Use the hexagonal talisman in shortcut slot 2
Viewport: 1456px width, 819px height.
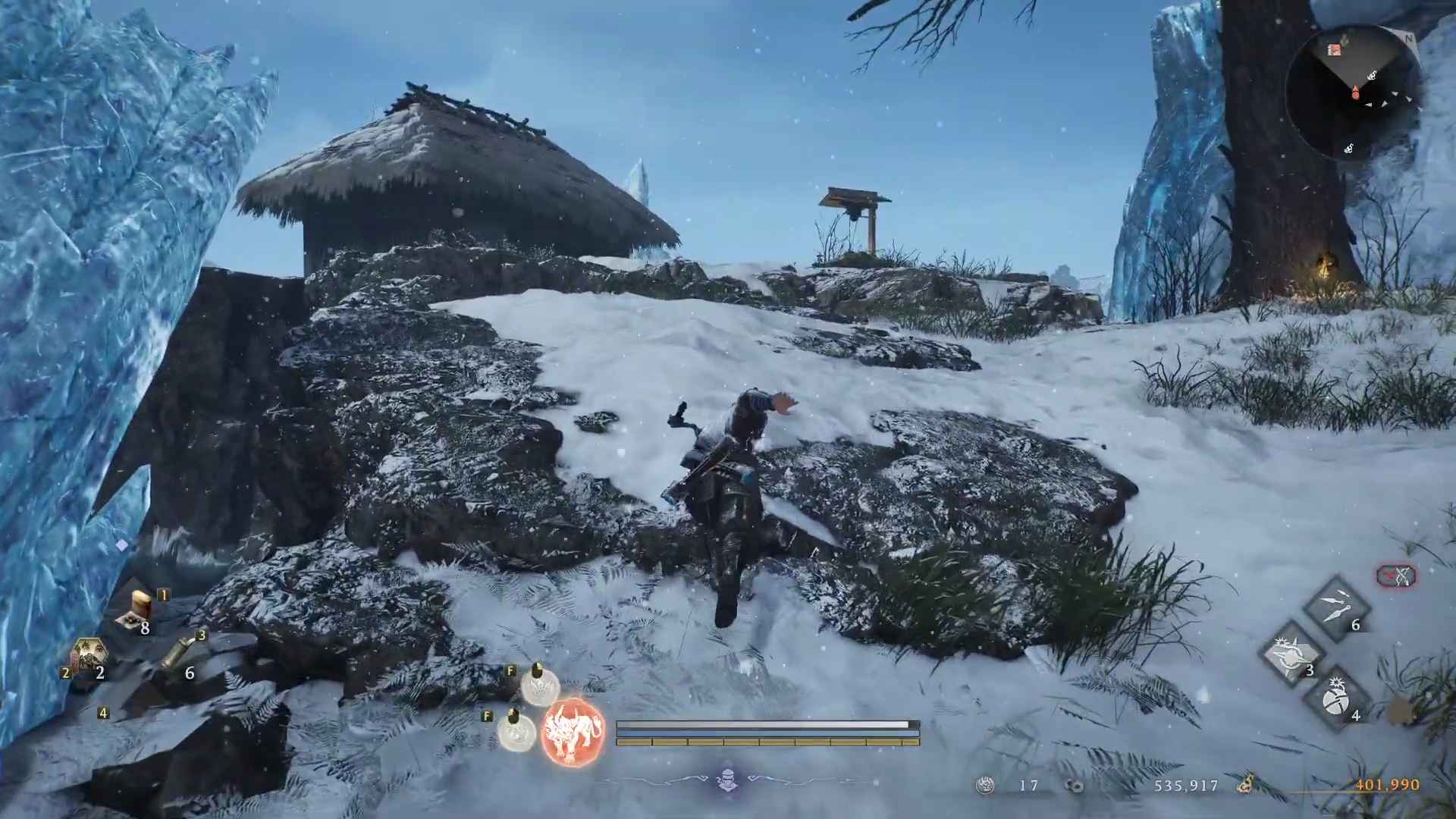tap(88, 655)
